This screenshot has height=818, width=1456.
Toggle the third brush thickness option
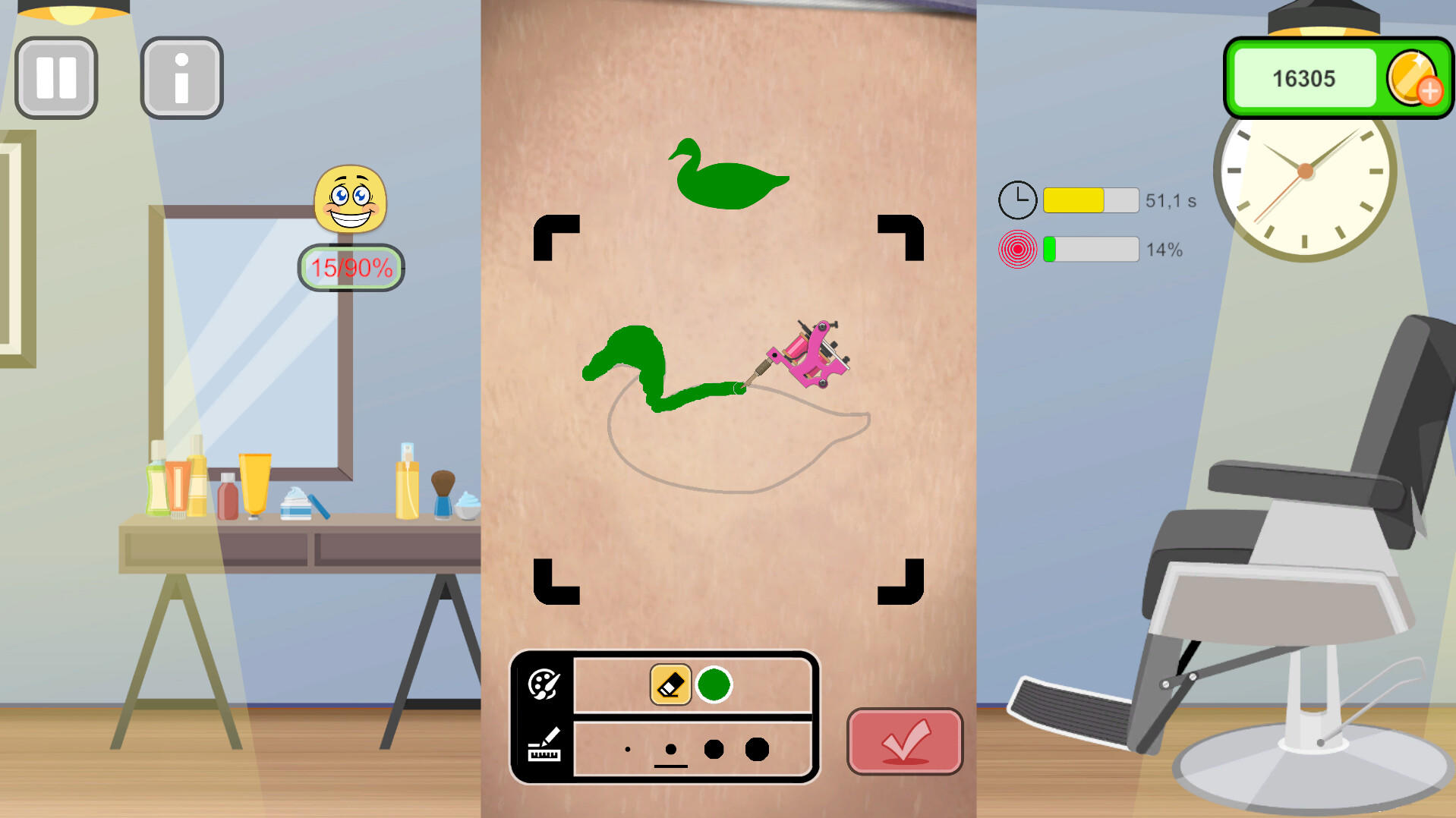714,748
